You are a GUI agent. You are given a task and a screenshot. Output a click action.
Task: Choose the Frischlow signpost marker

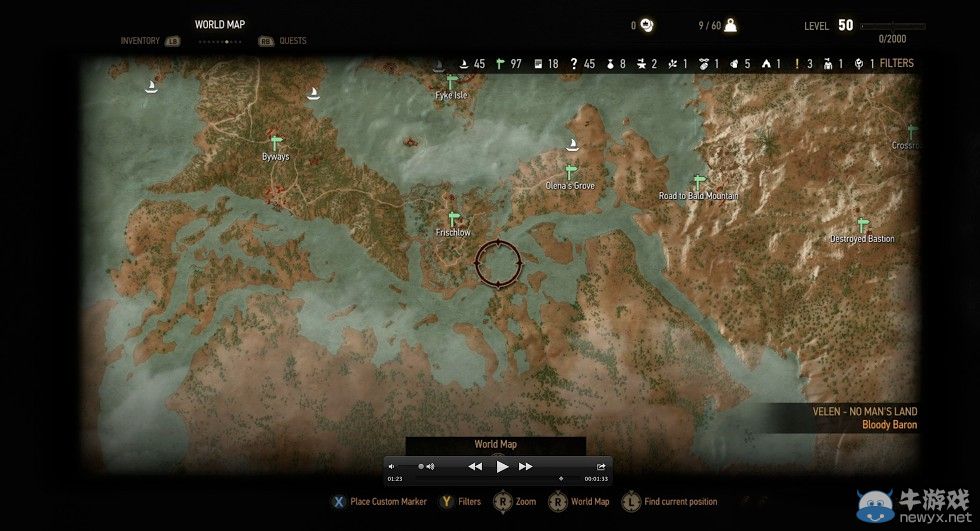[453, 219]
